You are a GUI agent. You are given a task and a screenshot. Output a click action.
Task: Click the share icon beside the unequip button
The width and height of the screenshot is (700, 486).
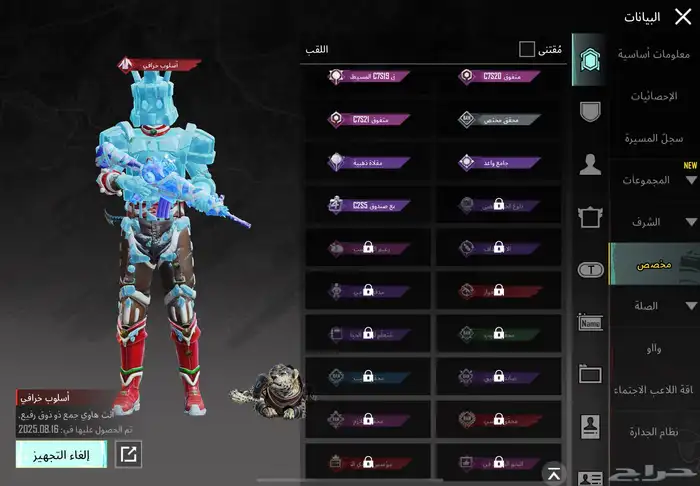[129, 454]
